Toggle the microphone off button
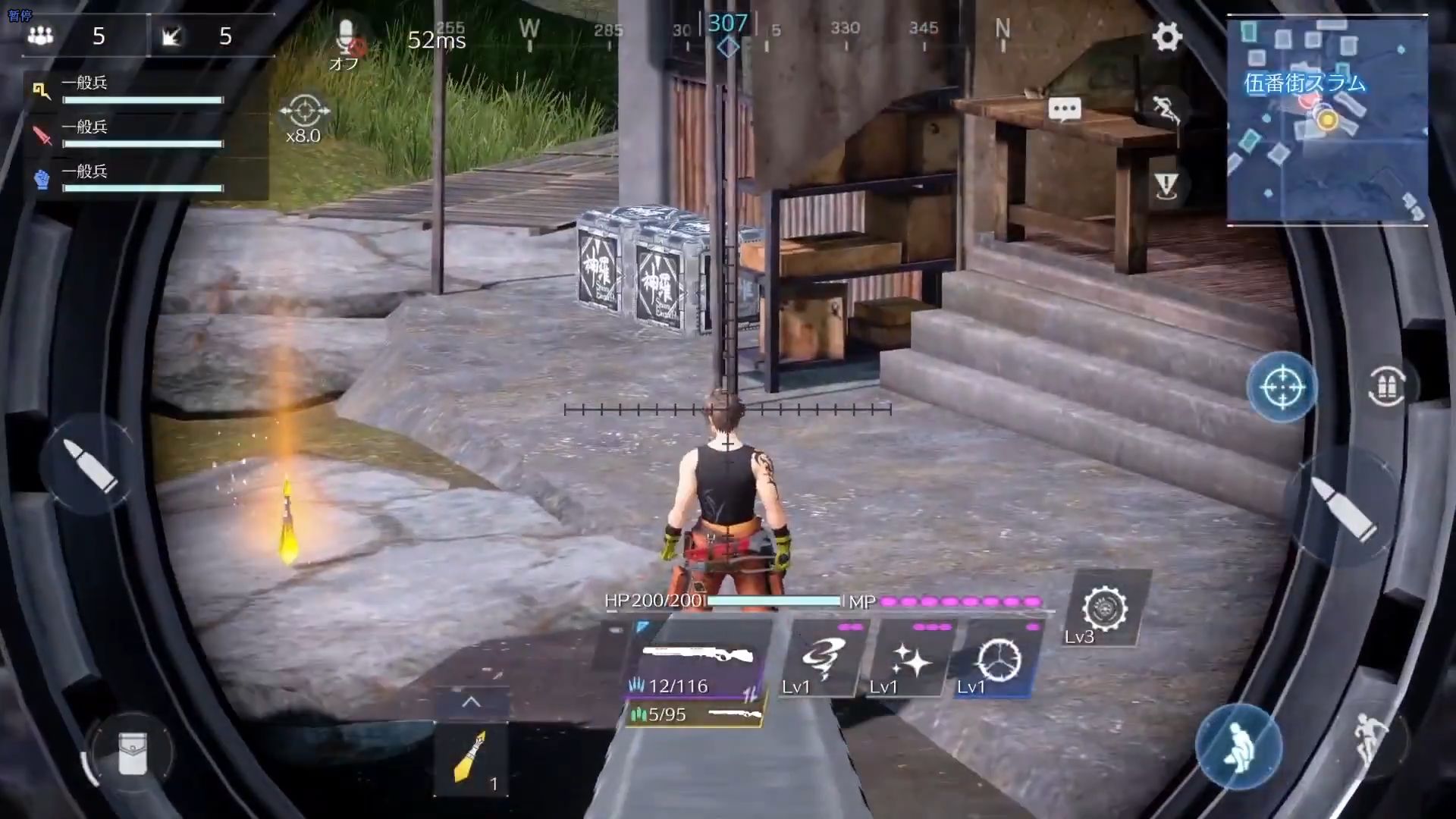This screenshot has height=819, width=1456. (346, 41)
